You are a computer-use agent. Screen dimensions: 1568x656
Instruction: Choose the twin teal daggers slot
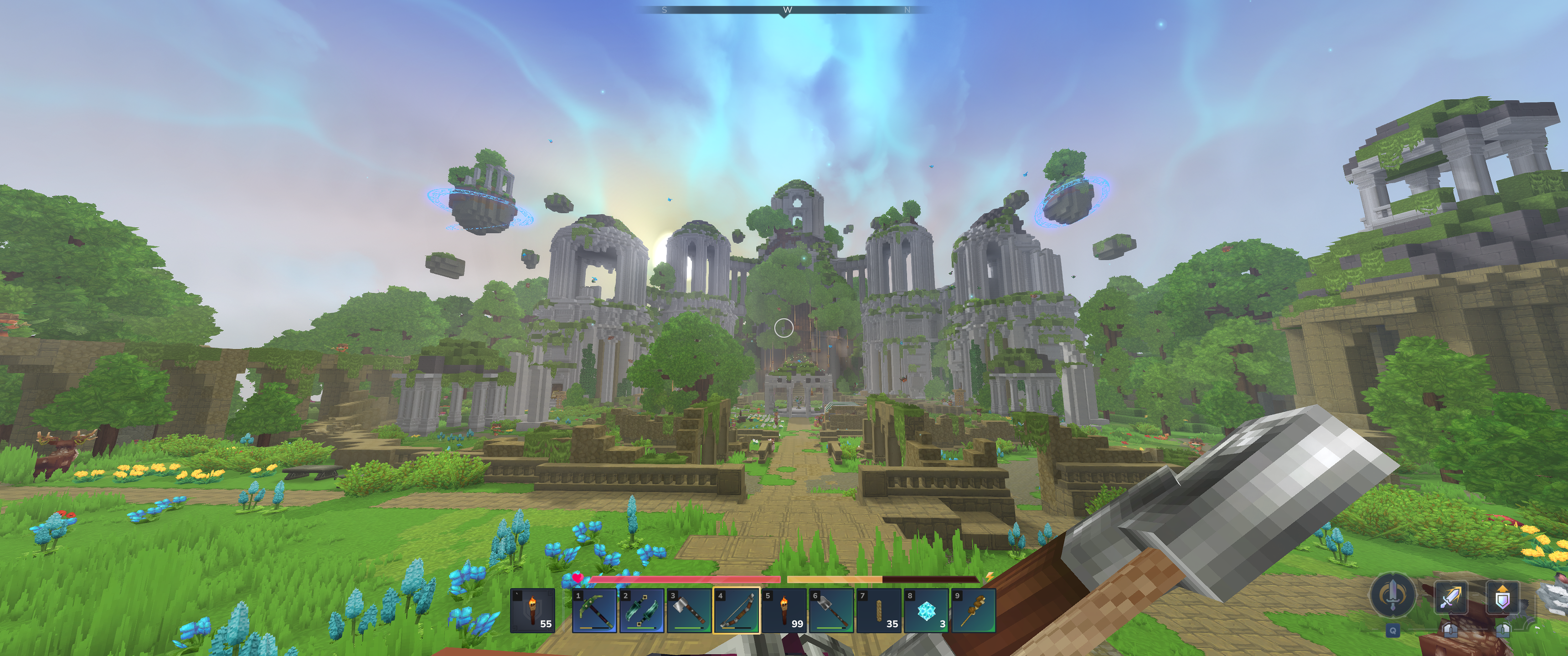[641, 610]
